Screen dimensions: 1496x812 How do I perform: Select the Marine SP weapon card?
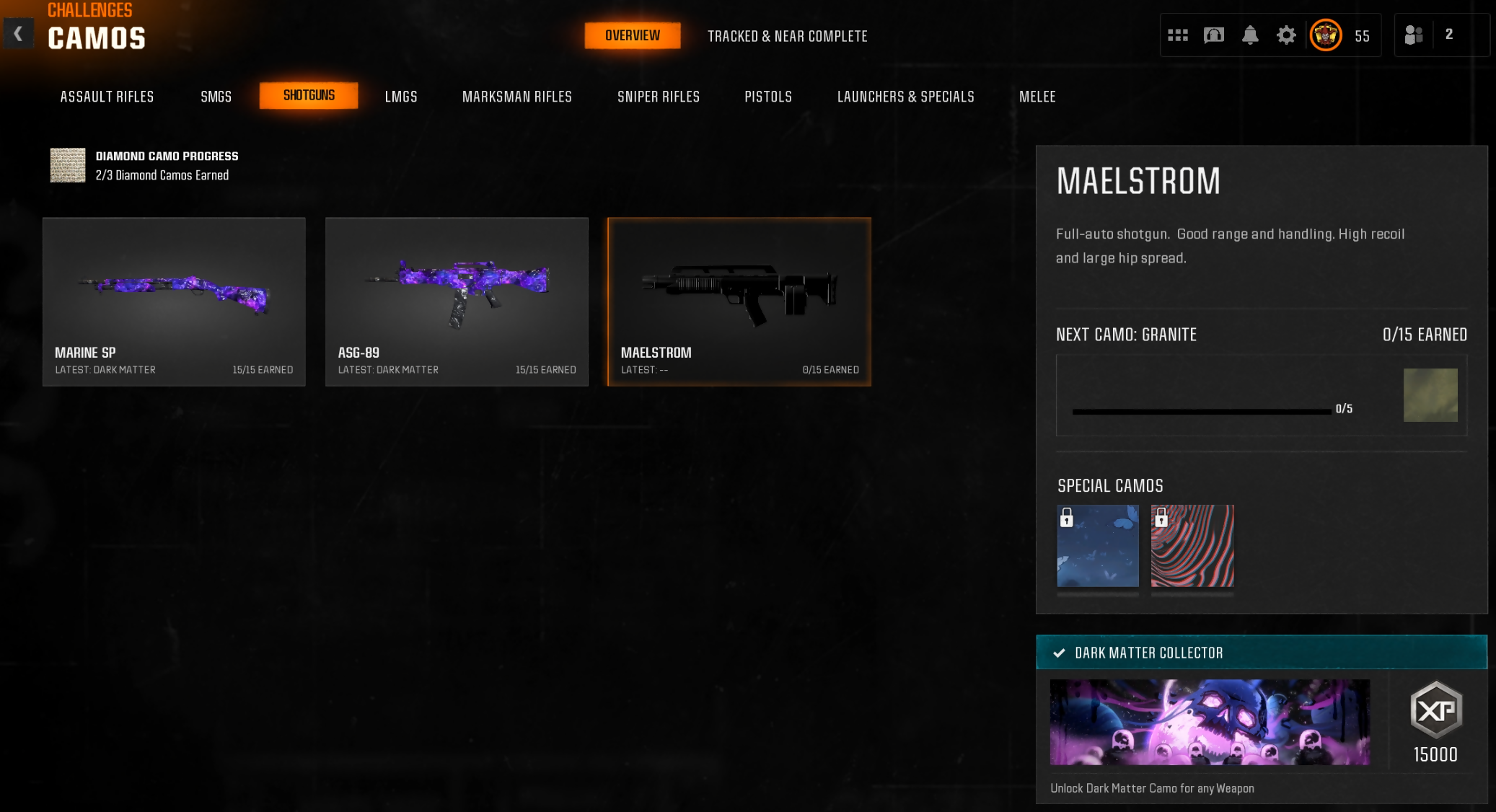point(174,301)
